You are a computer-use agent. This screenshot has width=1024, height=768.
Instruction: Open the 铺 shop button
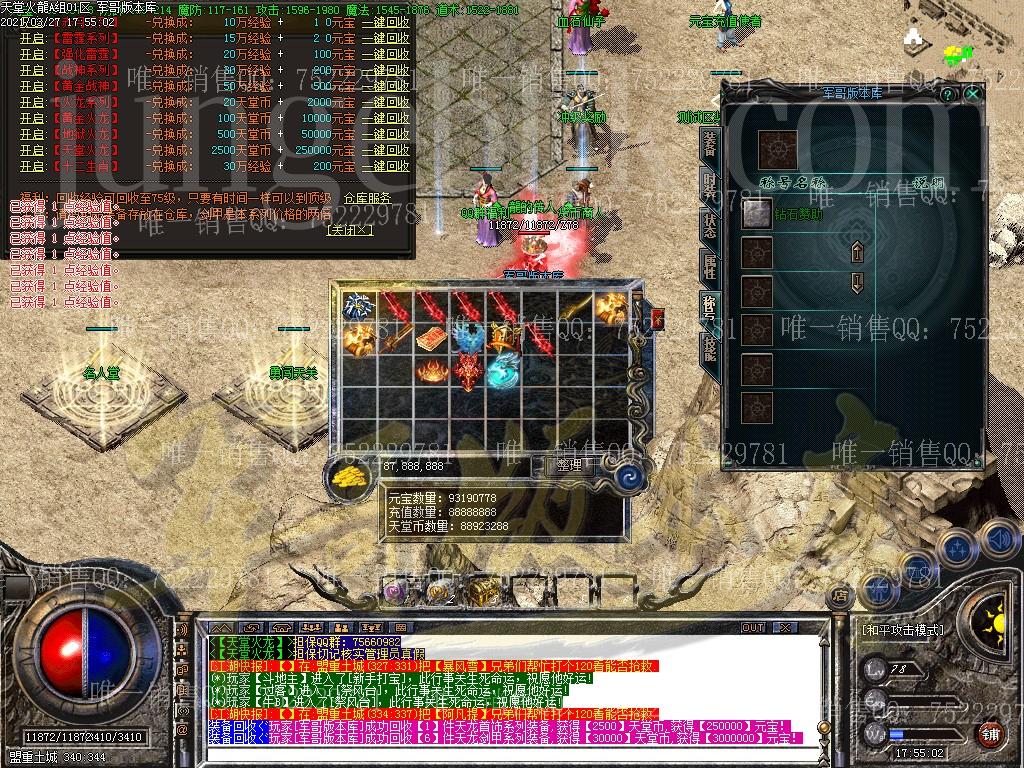[989, 734]
